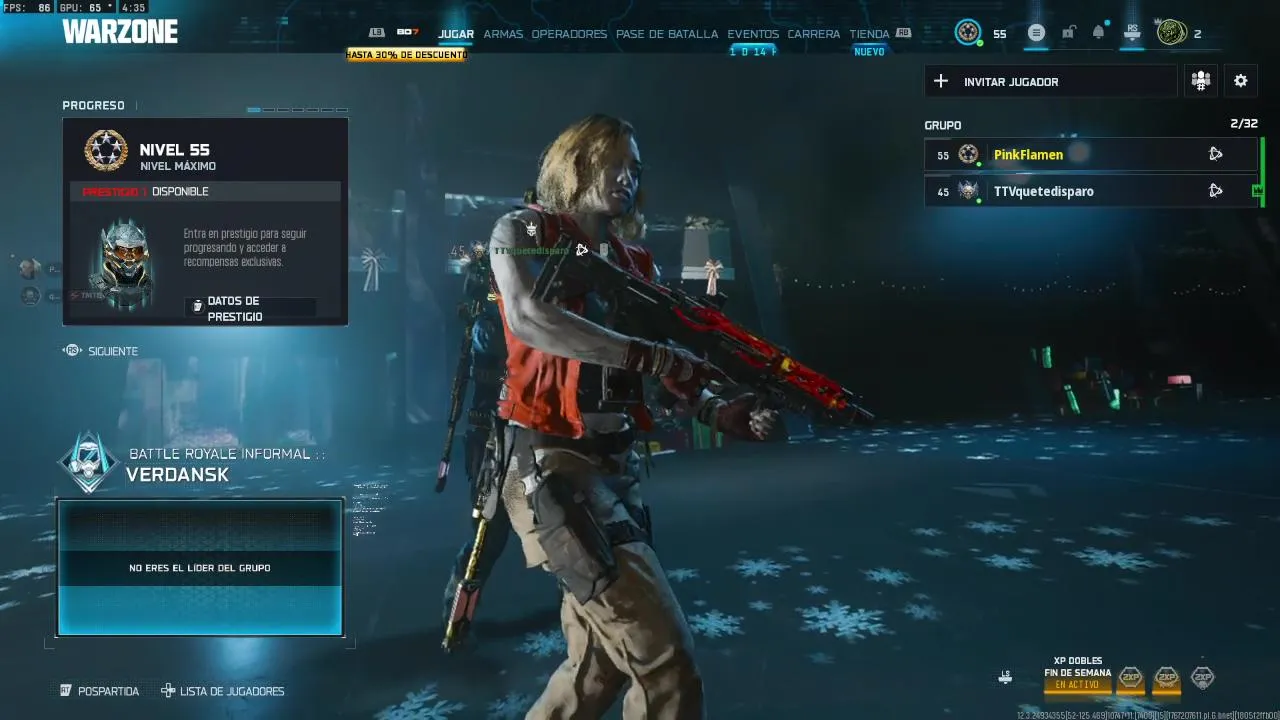Show the EVENTOS tab
The image size is (1280, 720).
pos(753,34)
